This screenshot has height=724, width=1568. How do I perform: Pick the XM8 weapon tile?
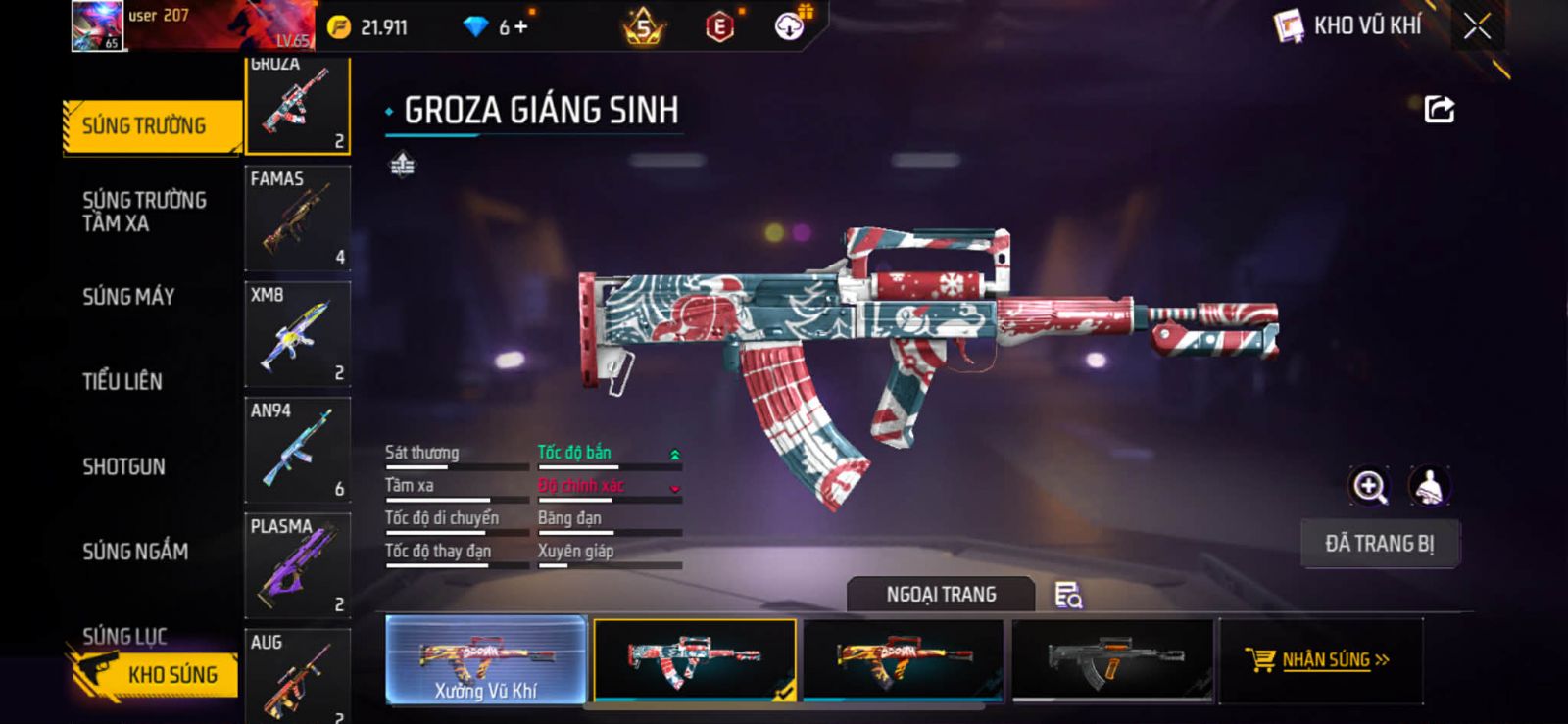(297, 334)
